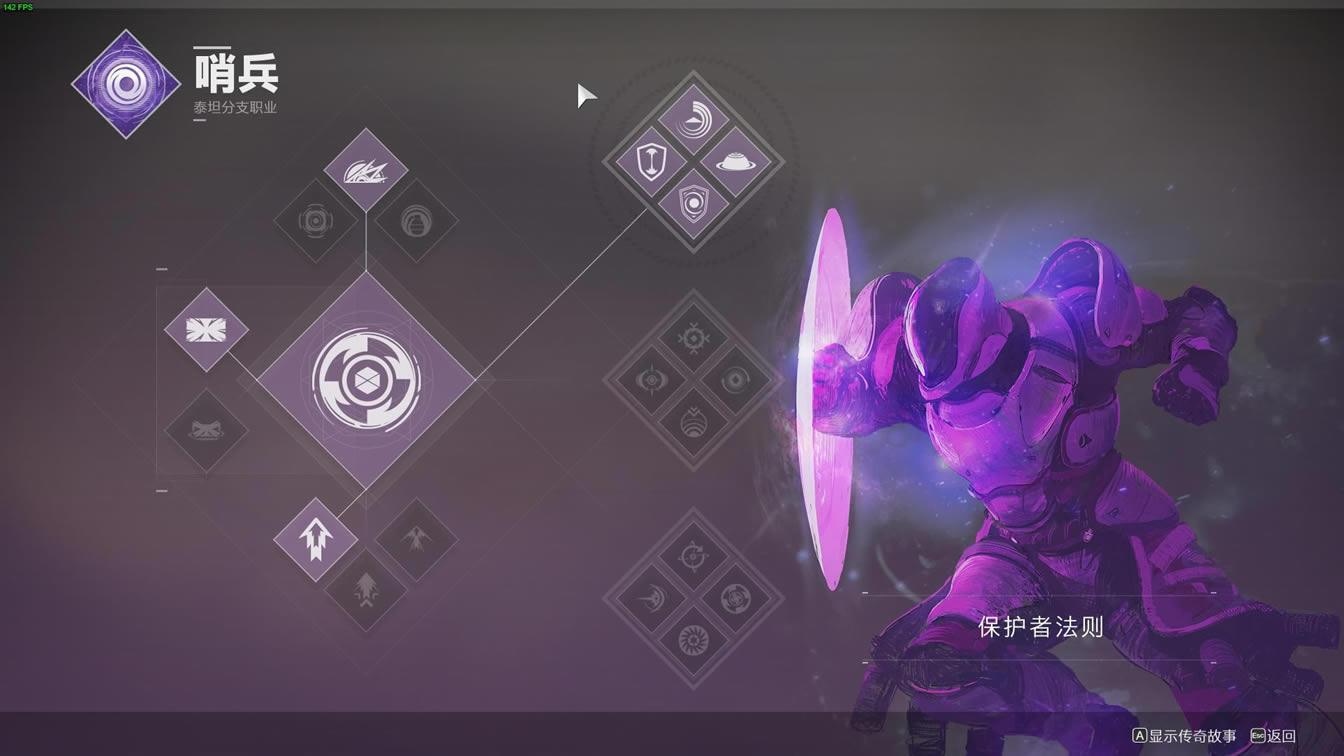Pick the dimmed hand grenade icon node
Viewport: 1344px width, 756px height.
(416, 221)
